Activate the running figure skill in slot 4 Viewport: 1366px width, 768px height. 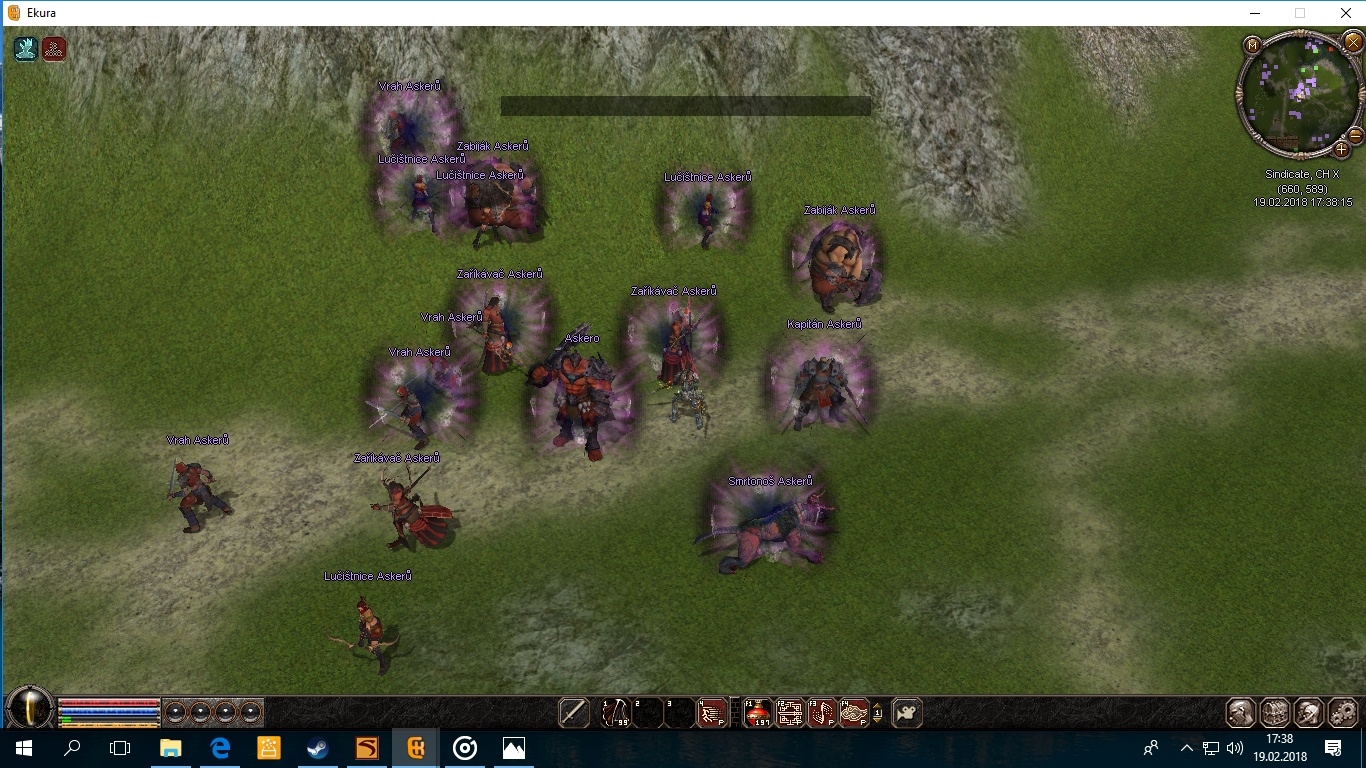(x=711, y=713)
